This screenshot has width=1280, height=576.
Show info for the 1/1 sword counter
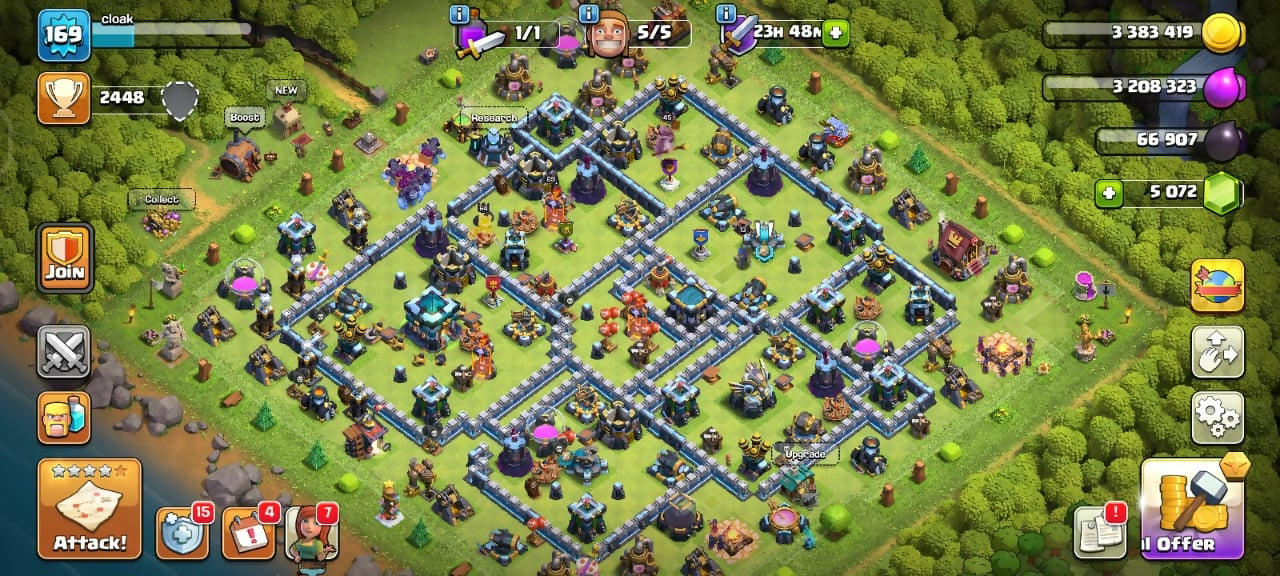[460, 14]
